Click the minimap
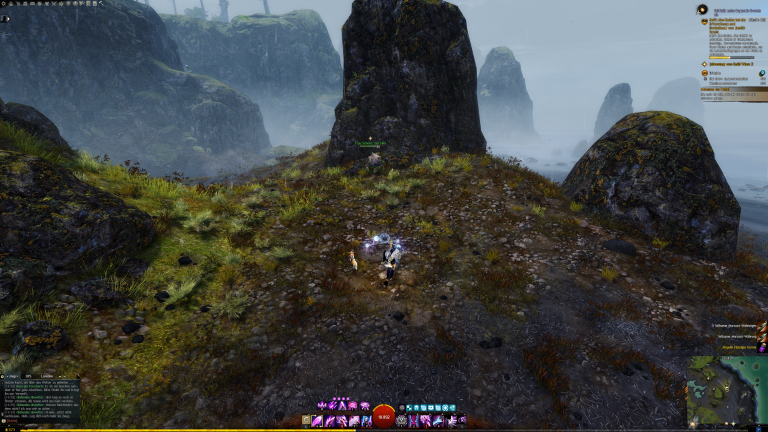The image size is (768, 432). pyautogui.click(x=727, y=391)
